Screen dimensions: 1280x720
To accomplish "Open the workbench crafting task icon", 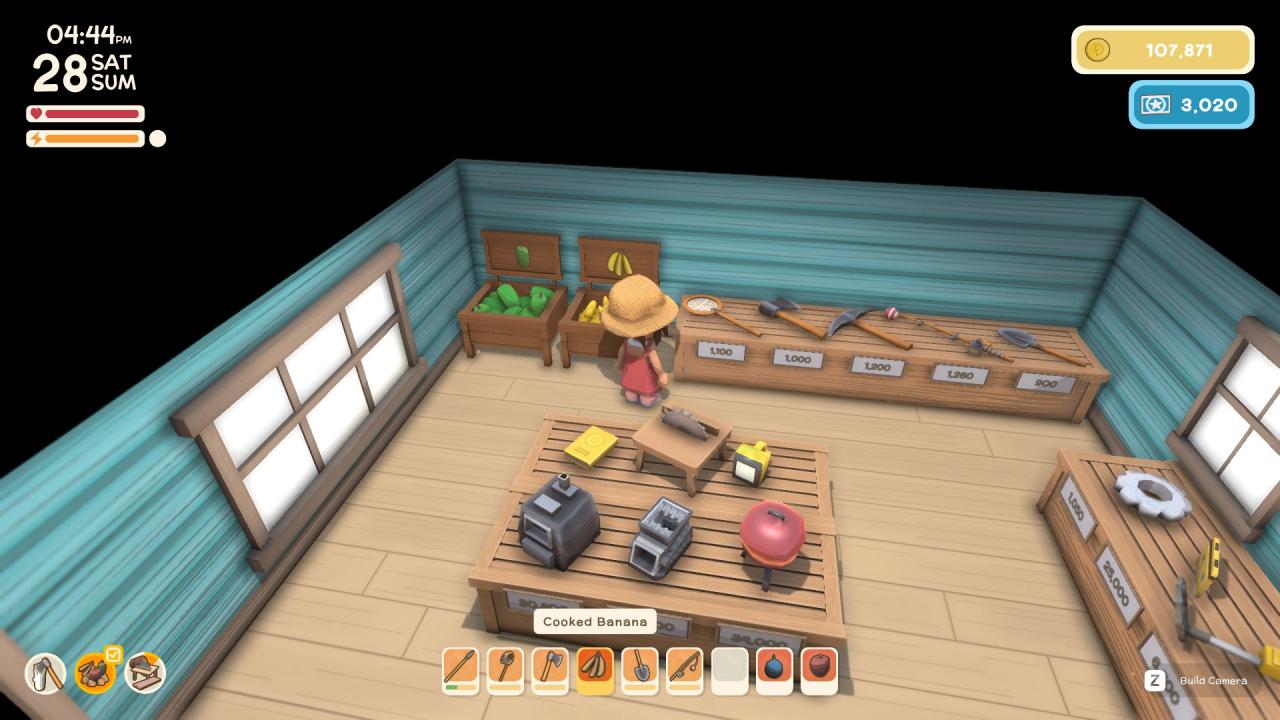I will (x=145, y=673).
